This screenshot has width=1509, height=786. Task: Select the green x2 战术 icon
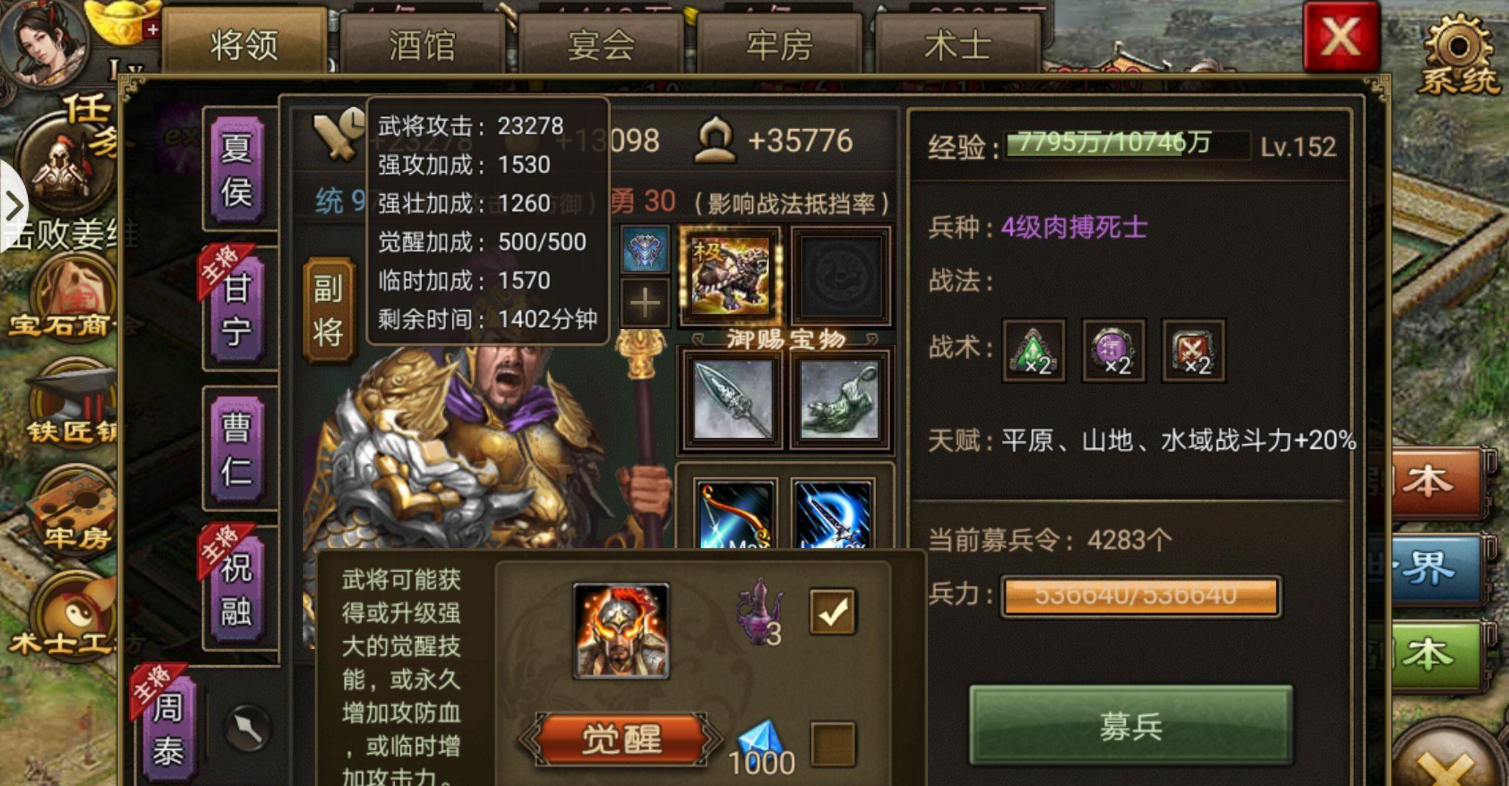pos(1032,352)
